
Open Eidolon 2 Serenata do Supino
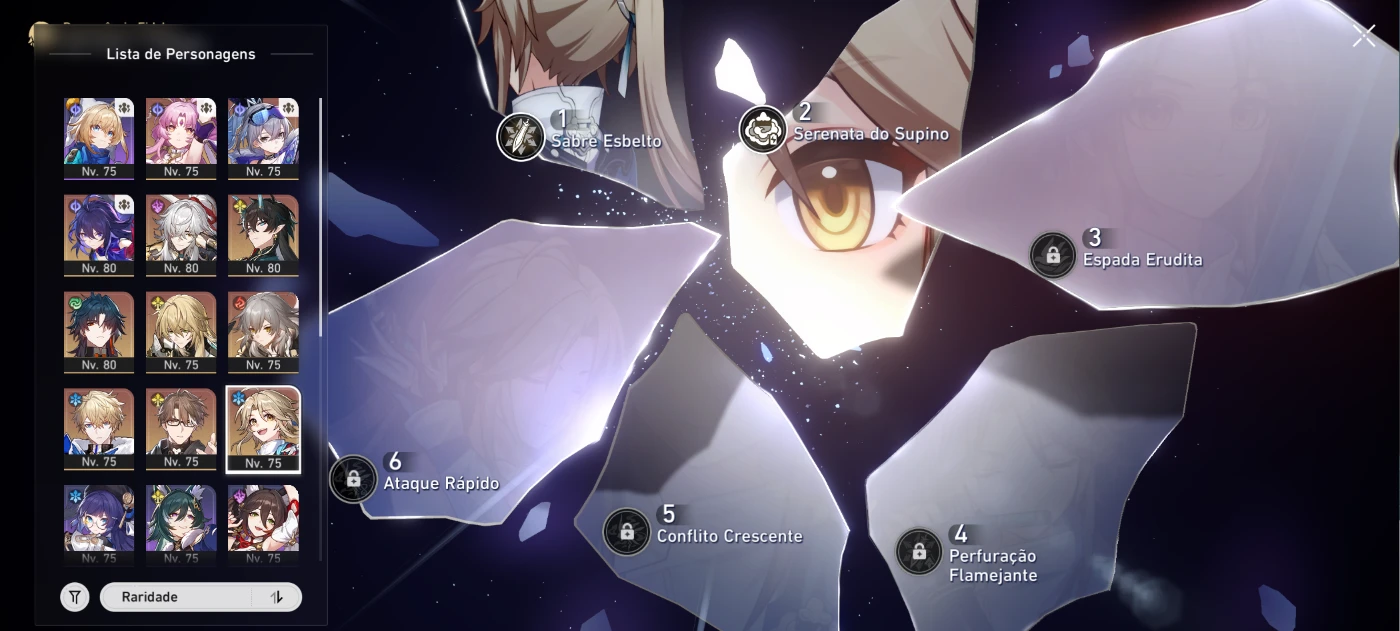point(763,129)
